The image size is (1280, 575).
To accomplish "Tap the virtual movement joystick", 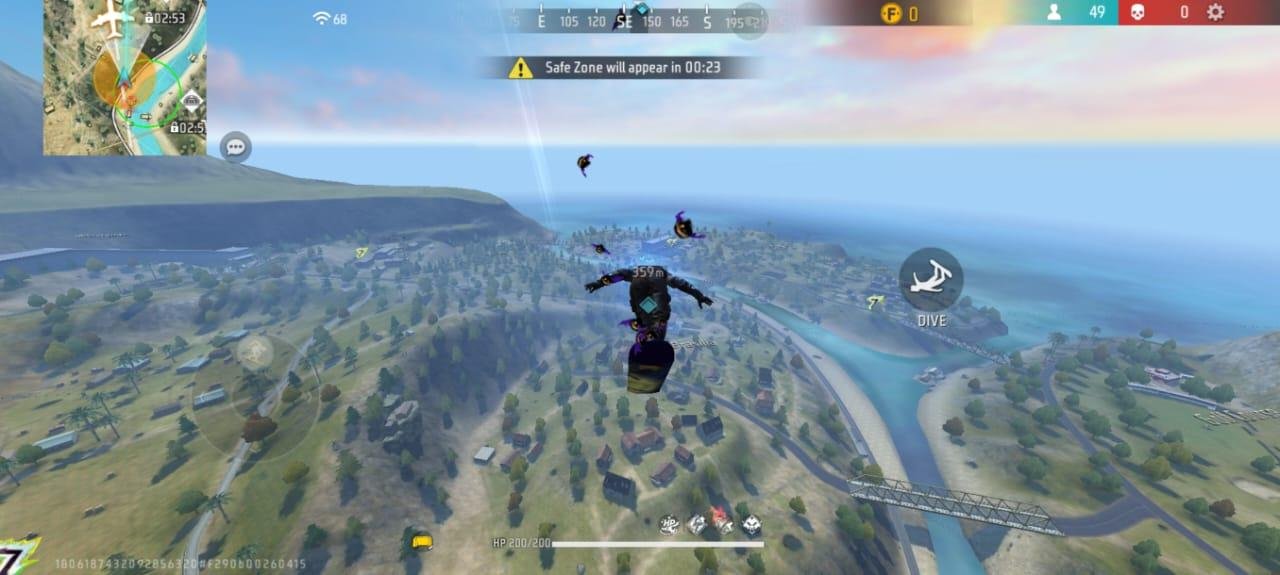I will pos(255,351).
